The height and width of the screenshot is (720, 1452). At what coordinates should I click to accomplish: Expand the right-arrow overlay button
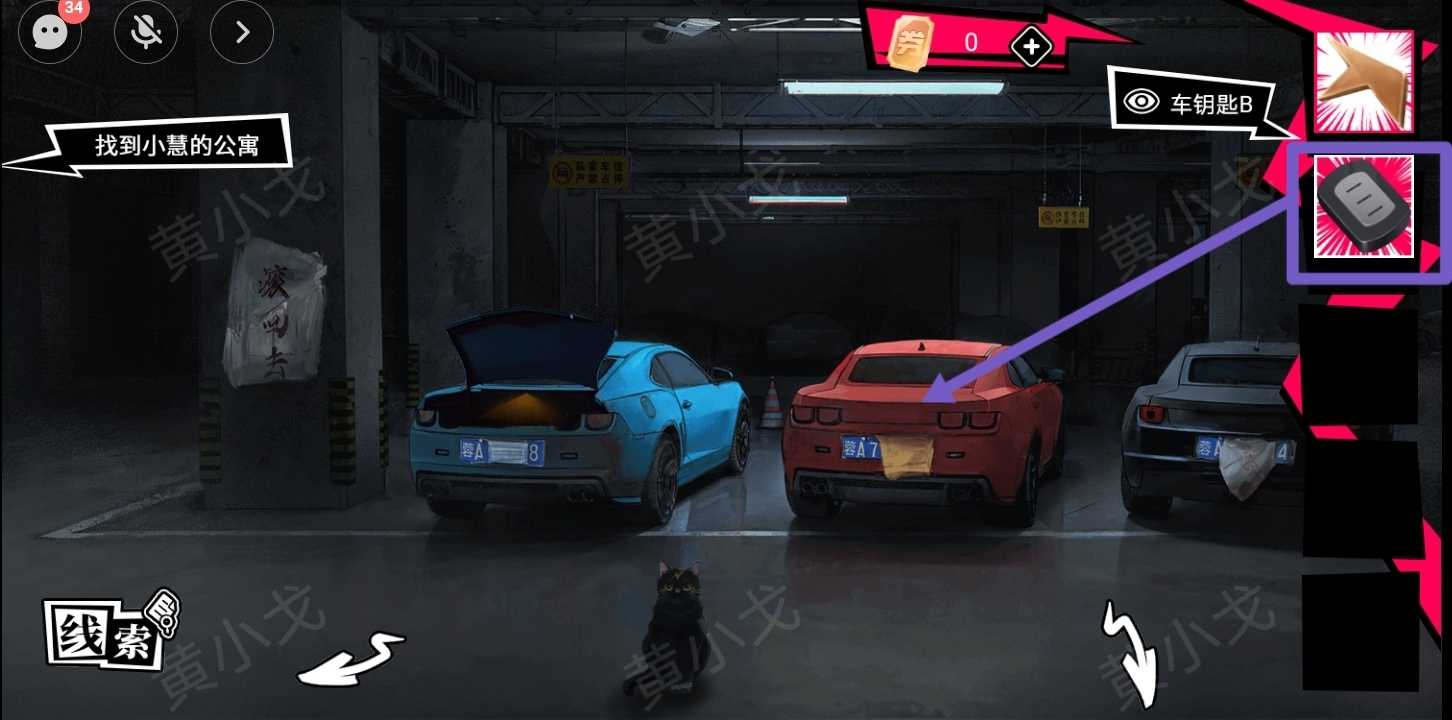[x=242, y=32]
